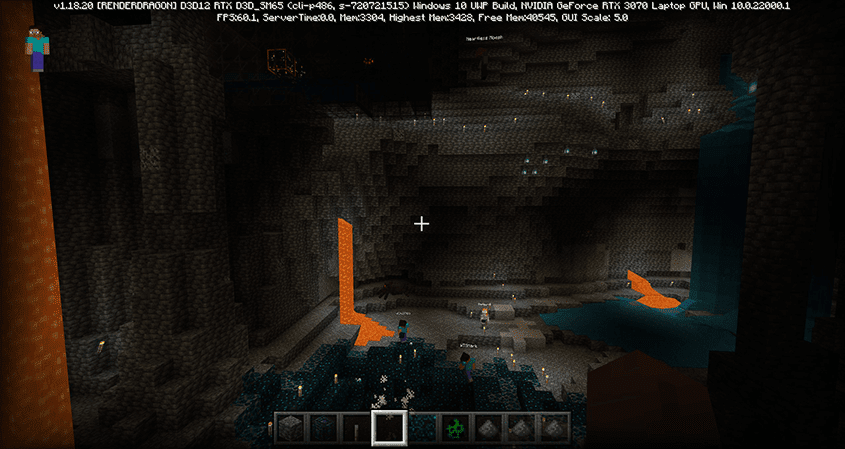
Task: Choose the thin stick item hotbar slot
Action: click(355, 428)
